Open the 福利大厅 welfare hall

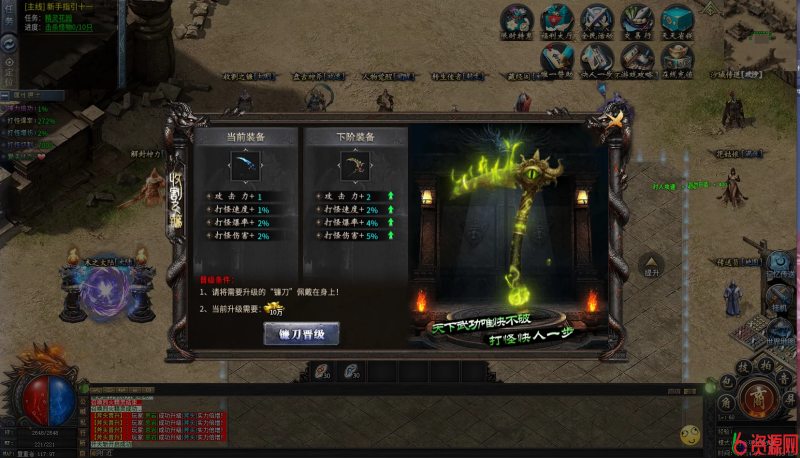556,19
